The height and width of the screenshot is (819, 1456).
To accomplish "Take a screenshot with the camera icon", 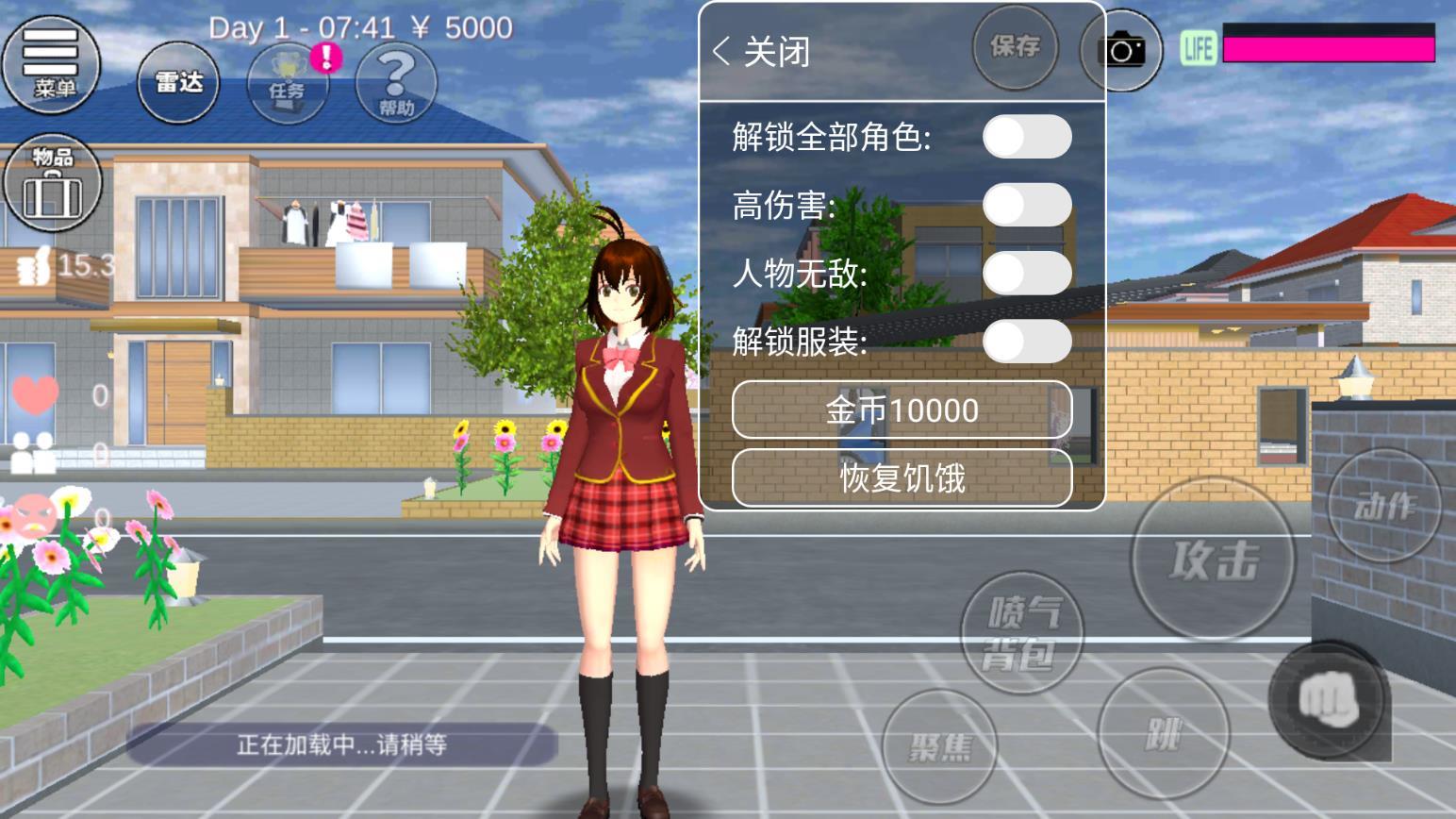I will click(1122, 49).
